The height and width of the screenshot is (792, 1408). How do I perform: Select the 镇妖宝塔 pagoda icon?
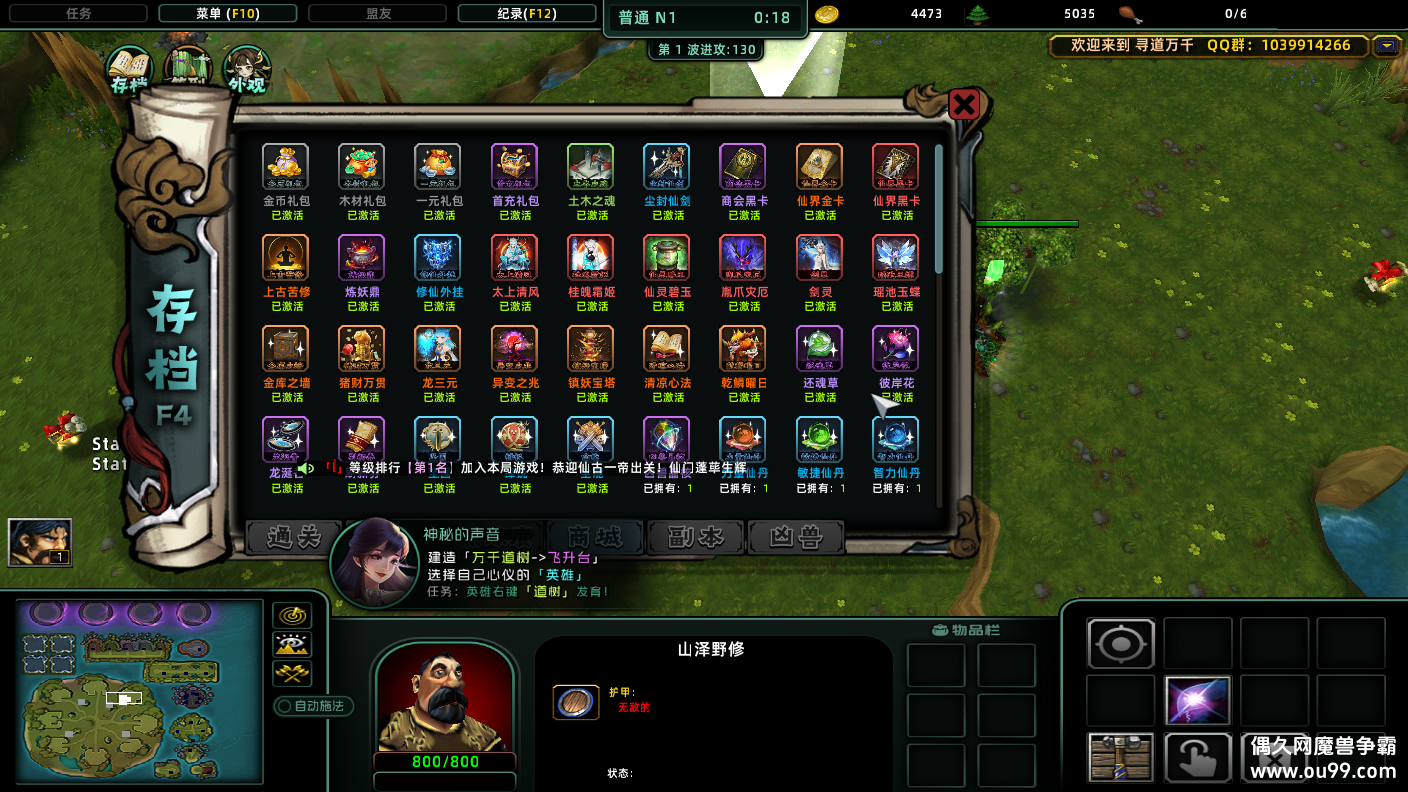click(x=590, y=348)
